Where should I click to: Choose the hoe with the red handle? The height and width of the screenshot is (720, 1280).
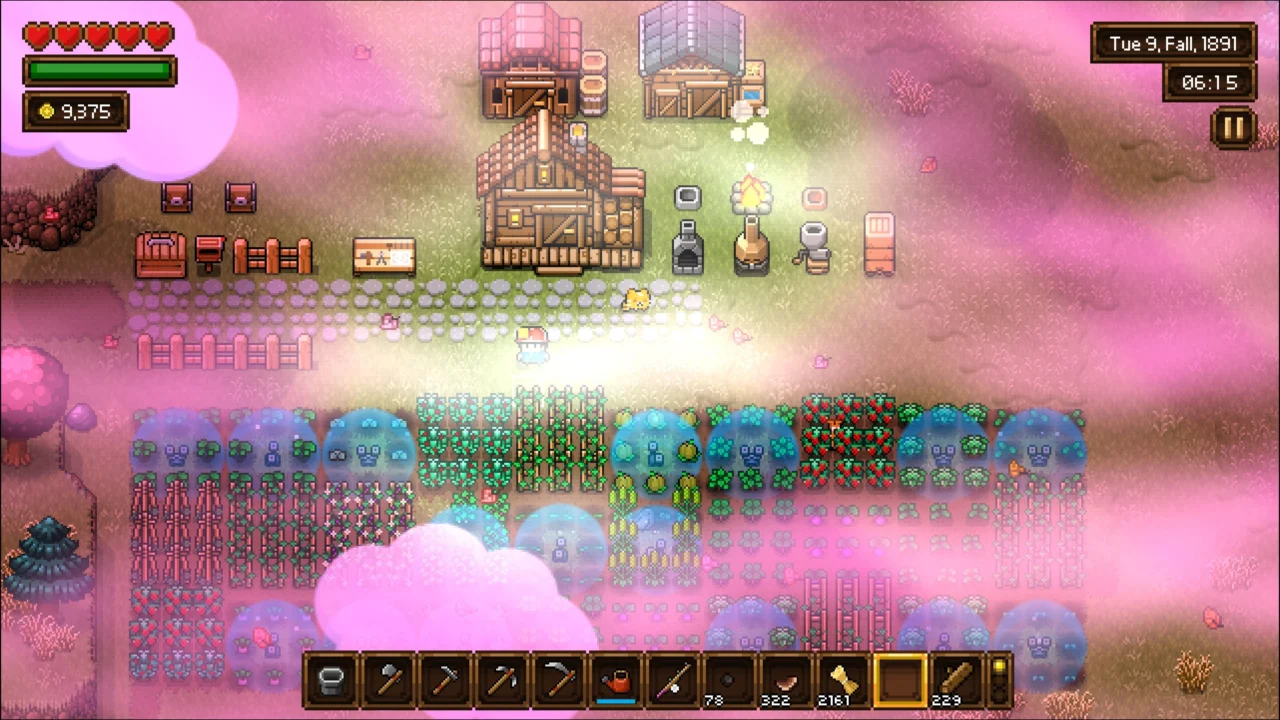[x=445, y=681]
